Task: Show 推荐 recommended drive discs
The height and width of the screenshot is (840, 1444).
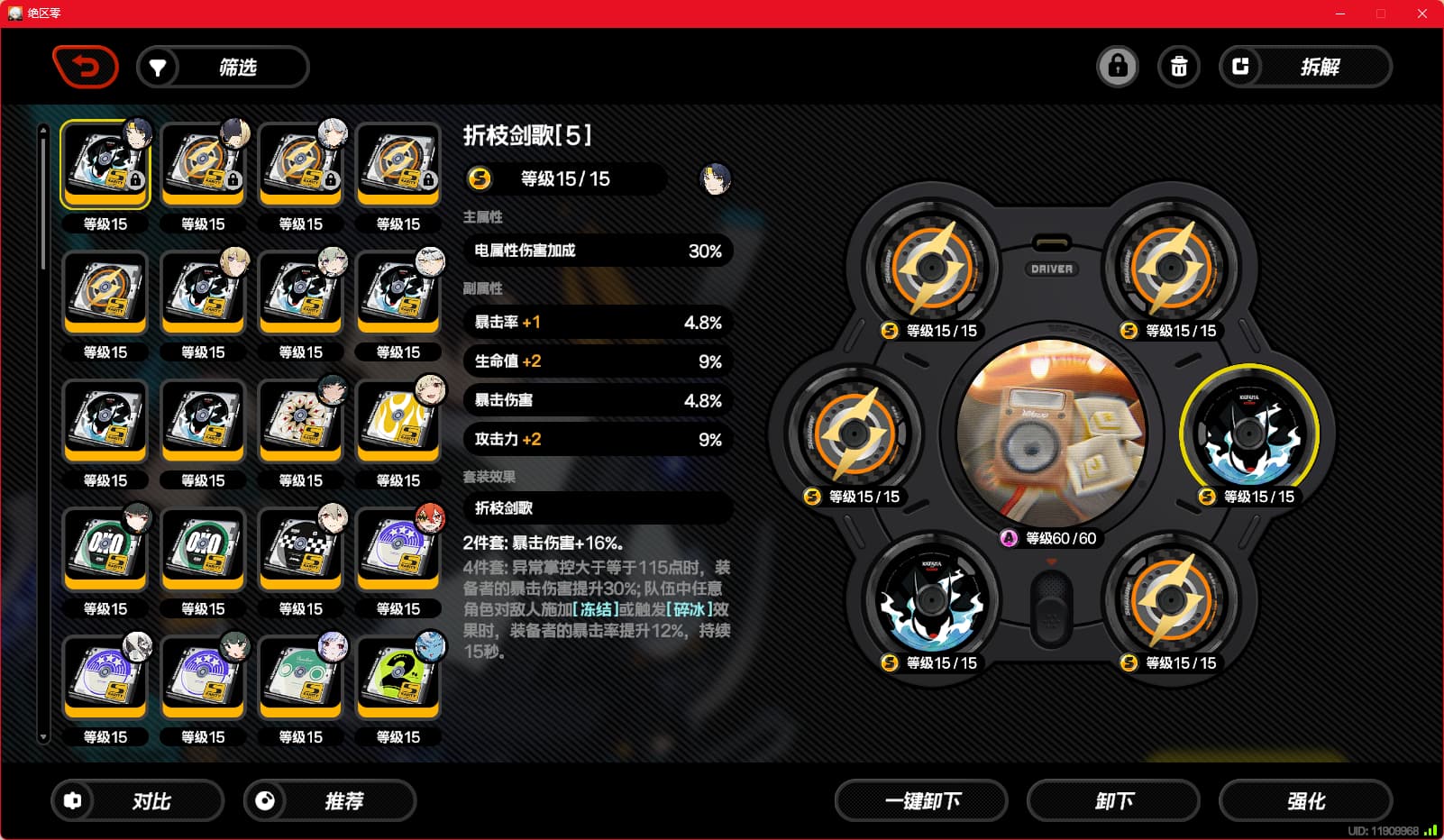Action: click(x=330, y=801)
